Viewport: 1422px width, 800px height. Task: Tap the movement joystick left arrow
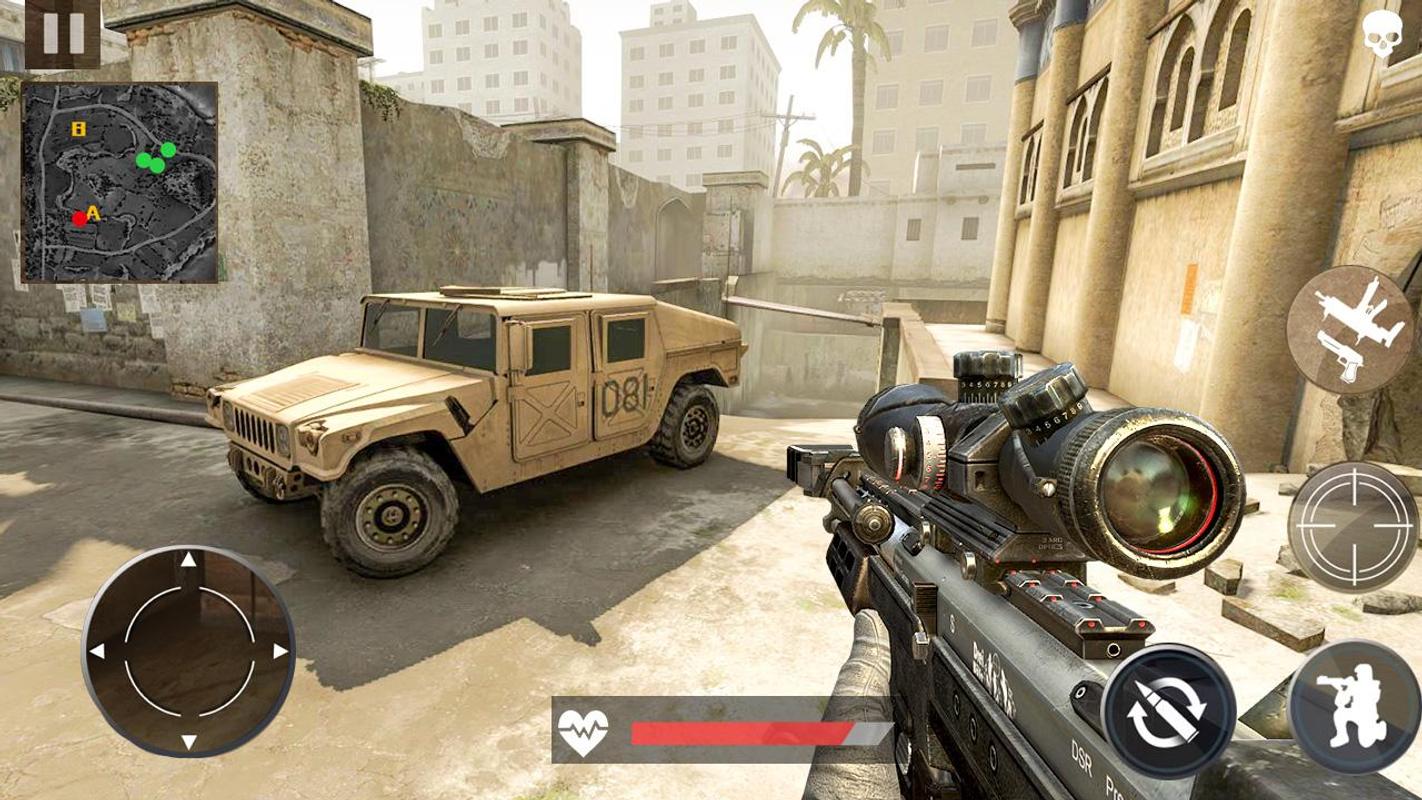pos(97,651)
